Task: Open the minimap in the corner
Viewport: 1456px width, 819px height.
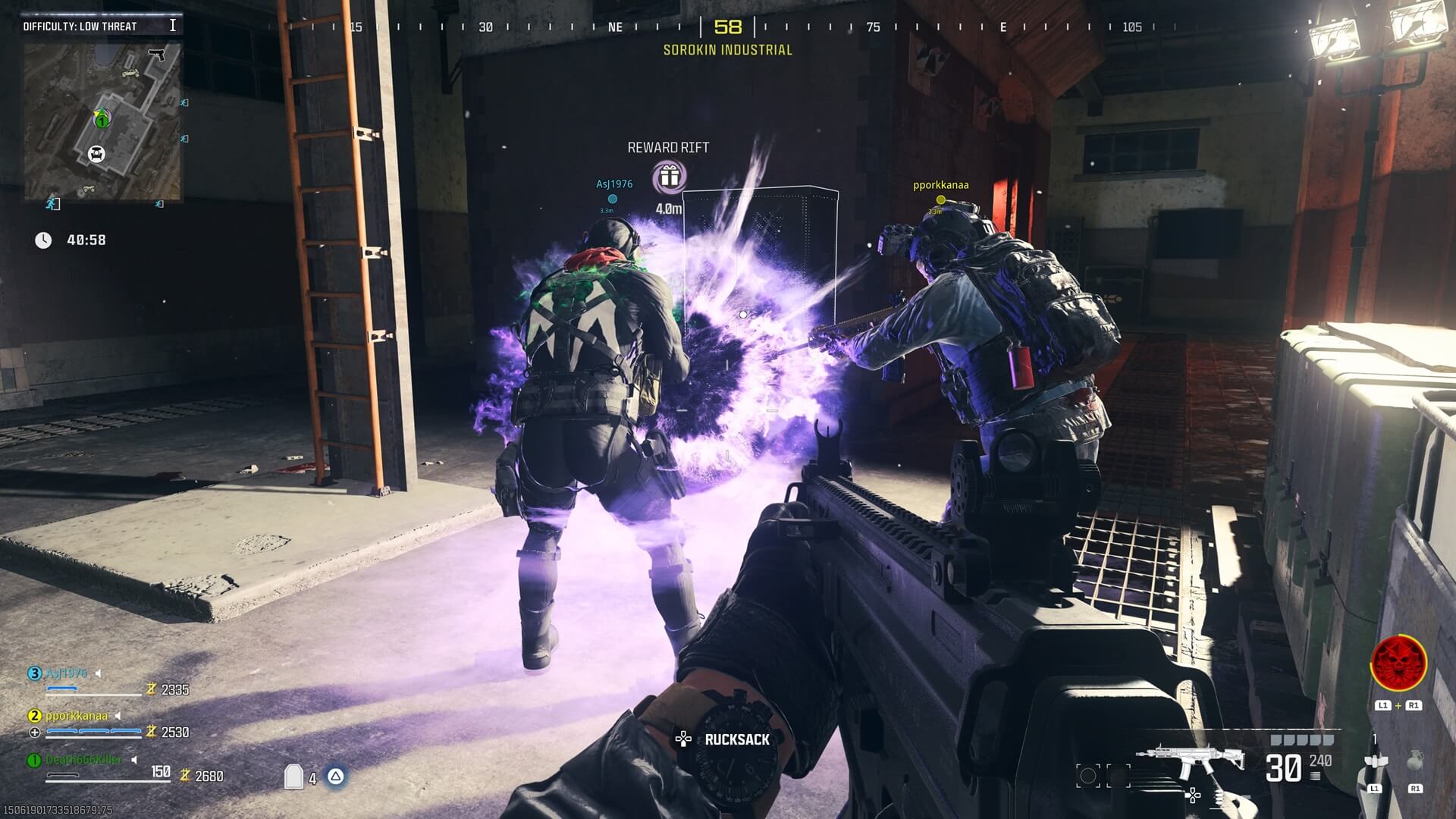Action: pyautogui.click(x=102, y=121)
